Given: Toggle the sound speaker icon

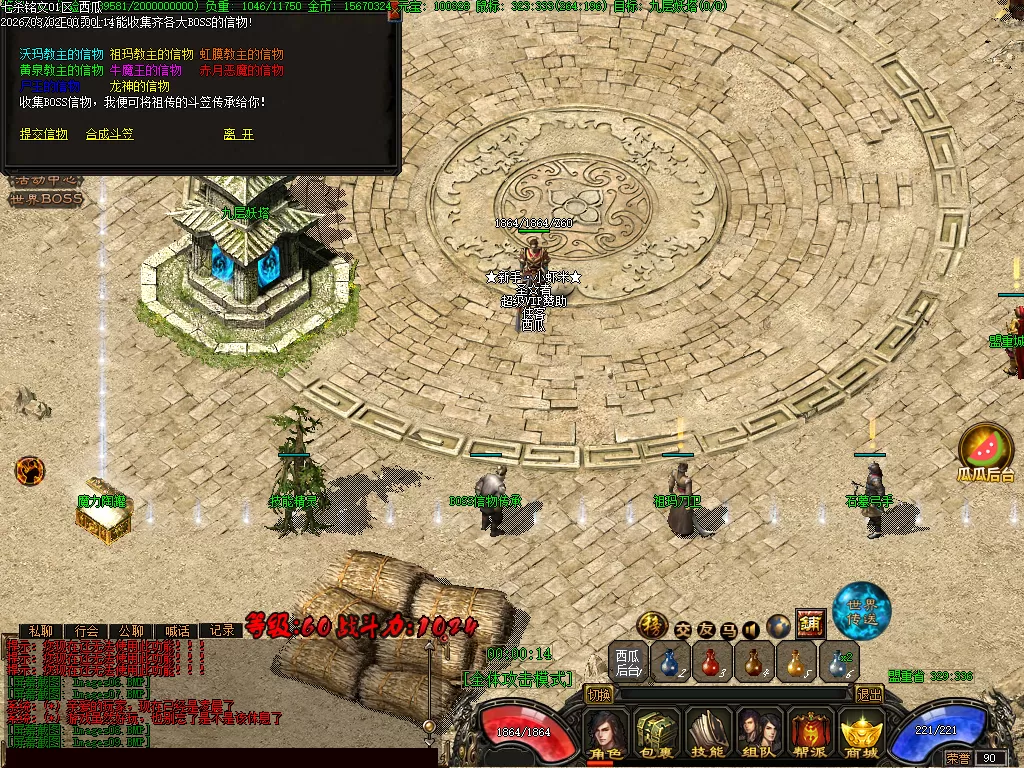Looking at the screenshot, I should click(x=751, y=629).
